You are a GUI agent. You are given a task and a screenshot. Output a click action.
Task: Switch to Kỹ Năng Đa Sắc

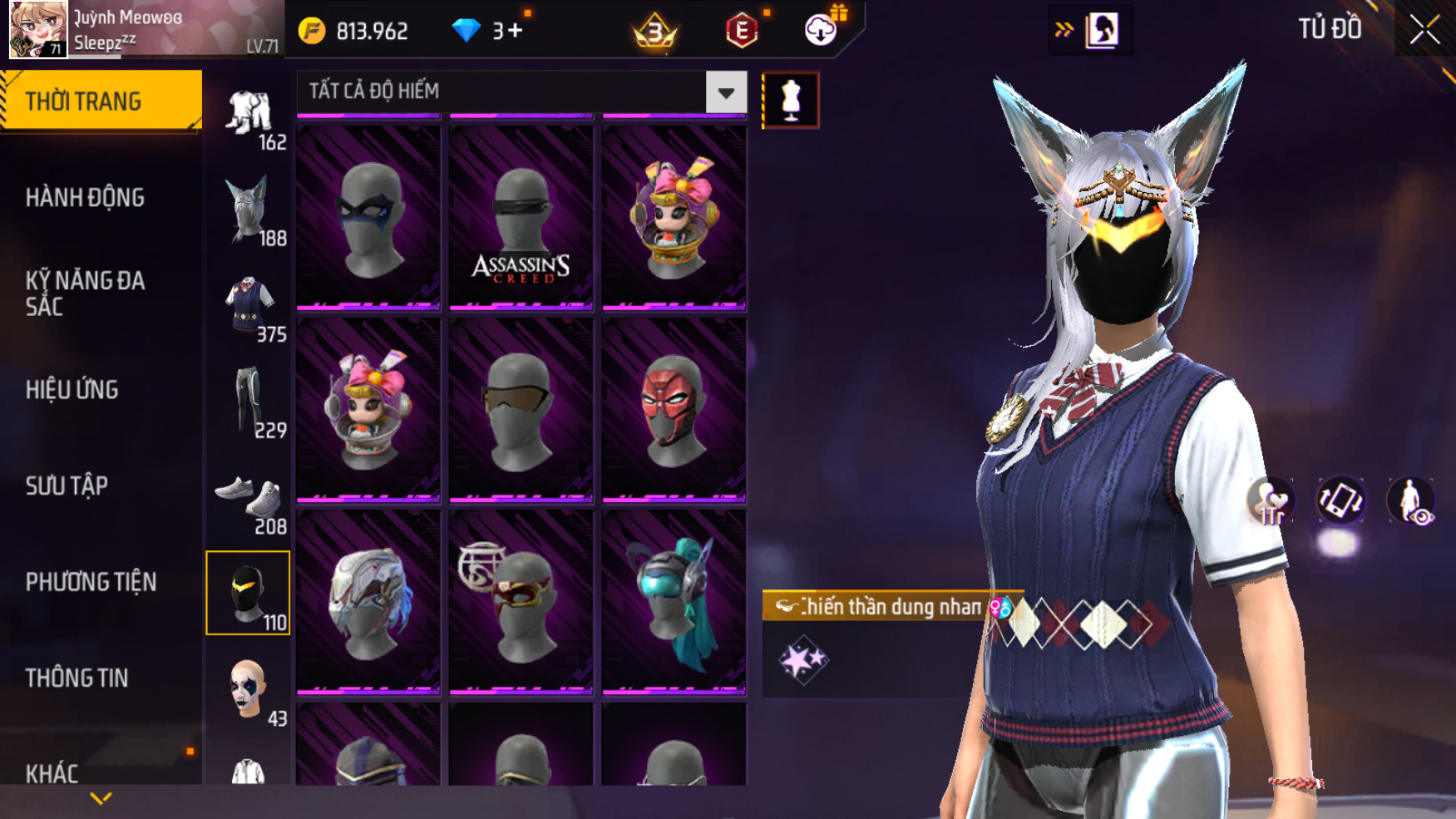click(85, 294)
